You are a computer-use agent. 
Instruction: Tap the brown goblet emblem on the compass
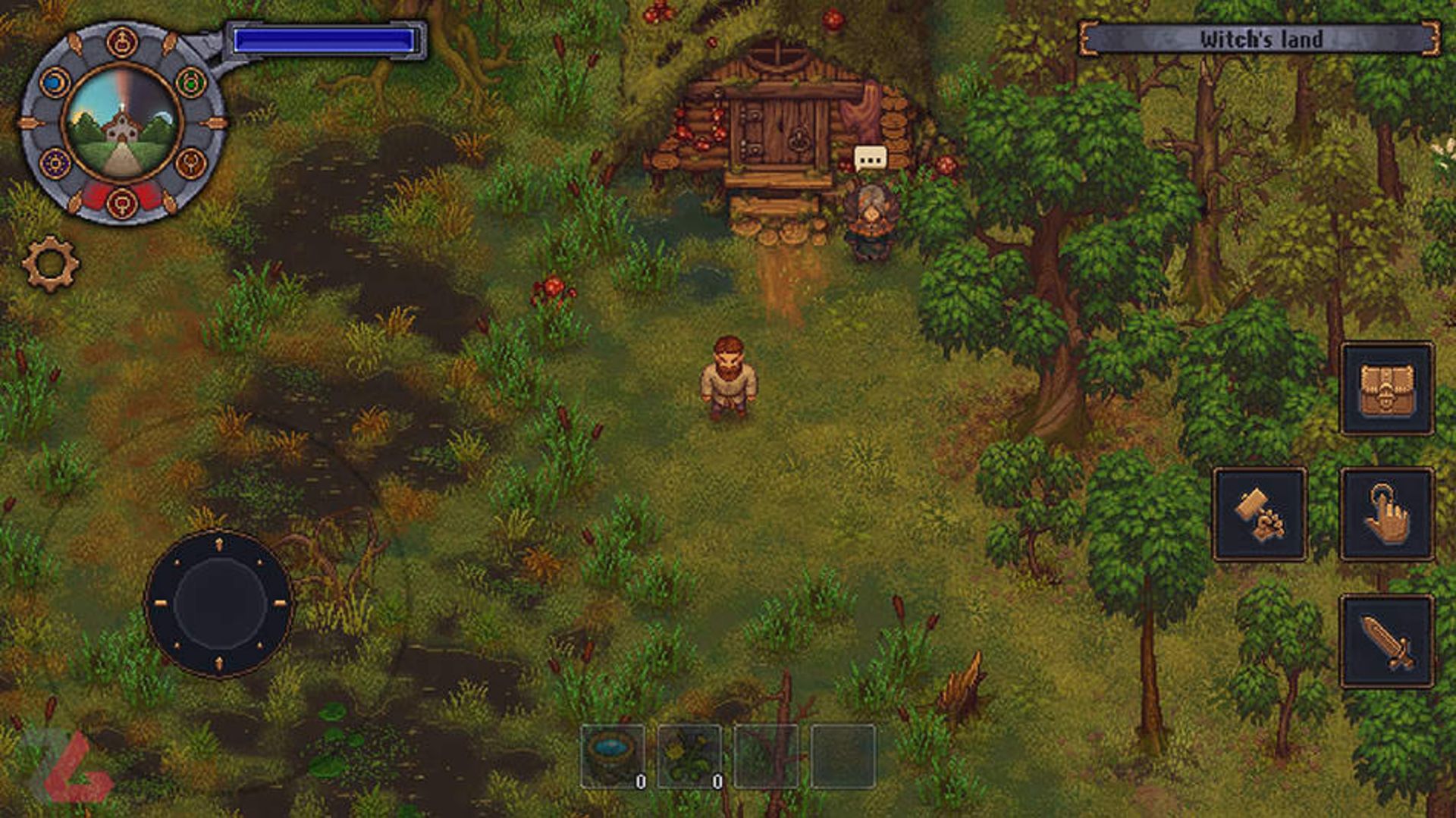click(x=192, y=162)
